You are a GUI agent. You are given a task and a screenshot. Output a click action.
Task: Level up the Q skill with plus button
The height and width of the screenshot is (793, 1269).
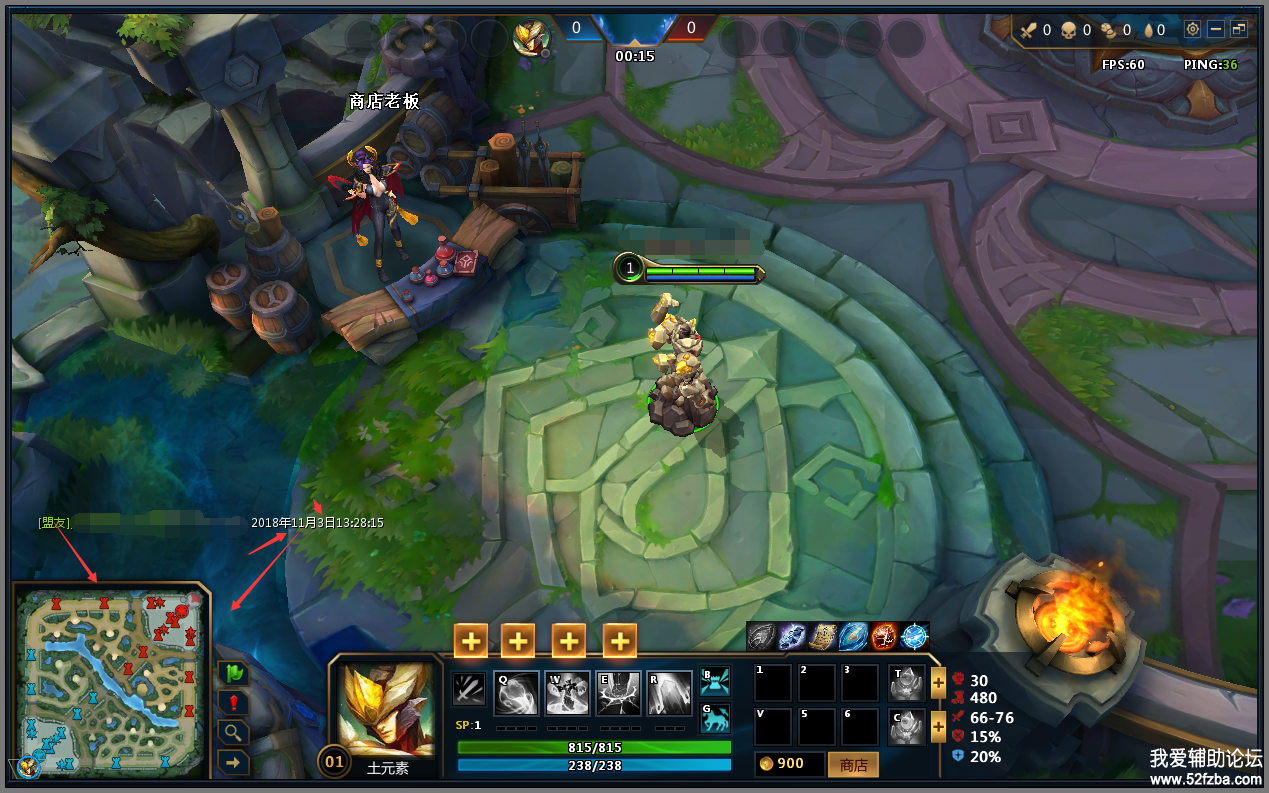pyautogui.click(x=471, y=641)
